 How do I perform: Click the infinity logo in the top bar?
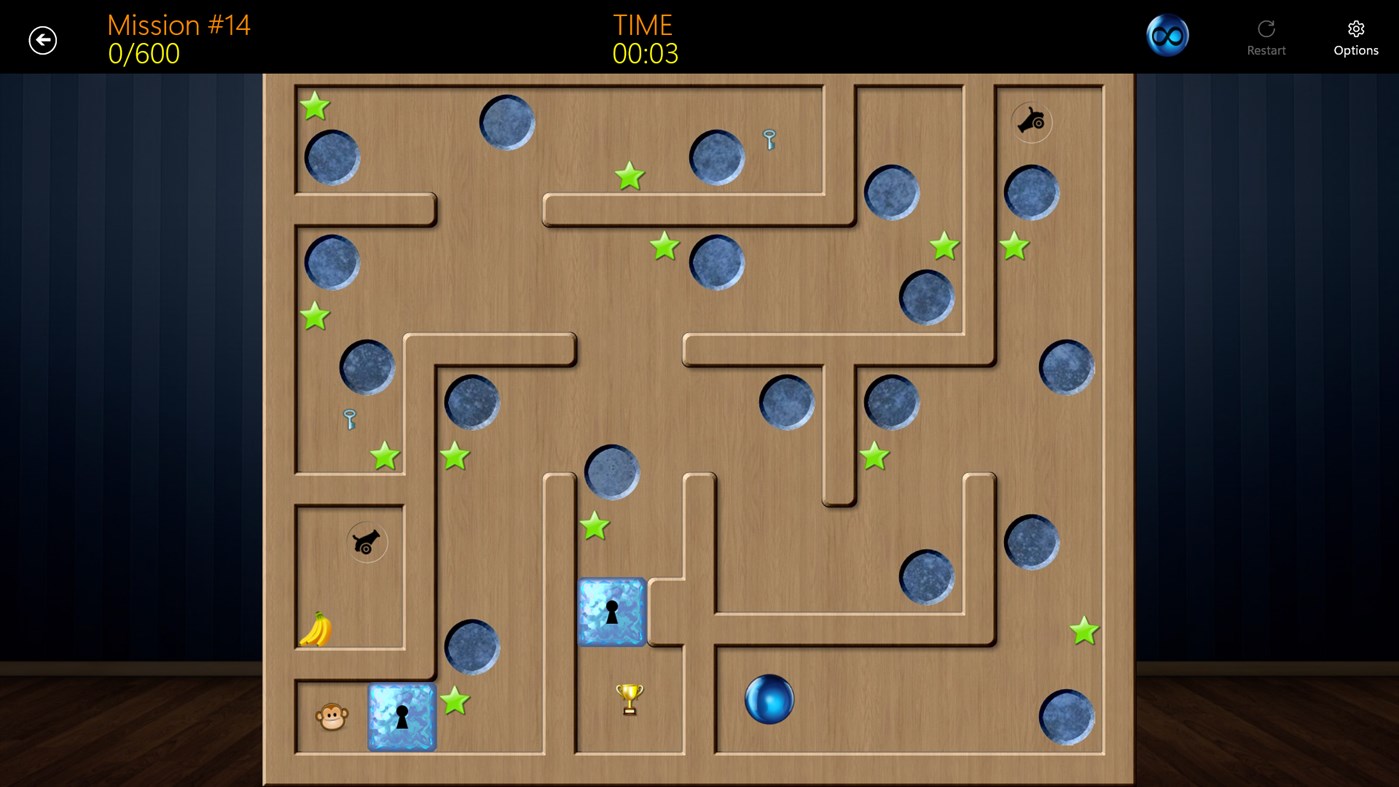click(x=1166, y=33)
